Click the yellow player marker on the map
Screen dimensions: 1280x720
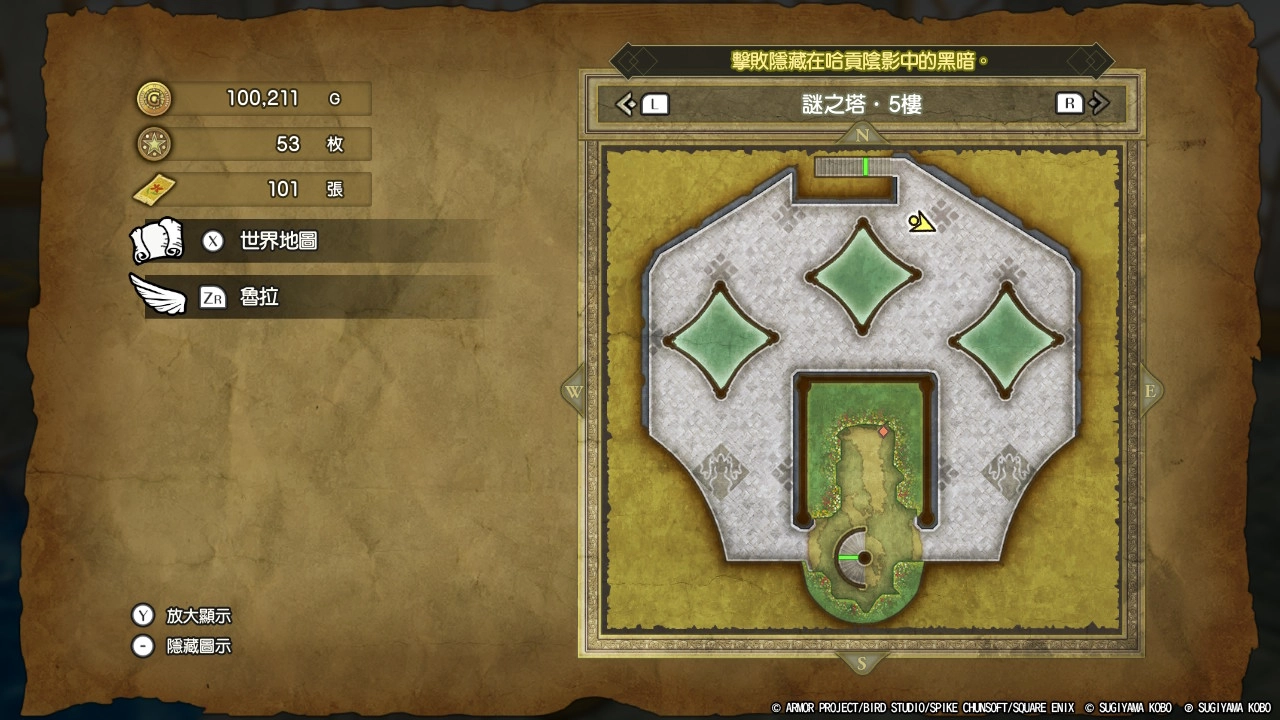922,222
